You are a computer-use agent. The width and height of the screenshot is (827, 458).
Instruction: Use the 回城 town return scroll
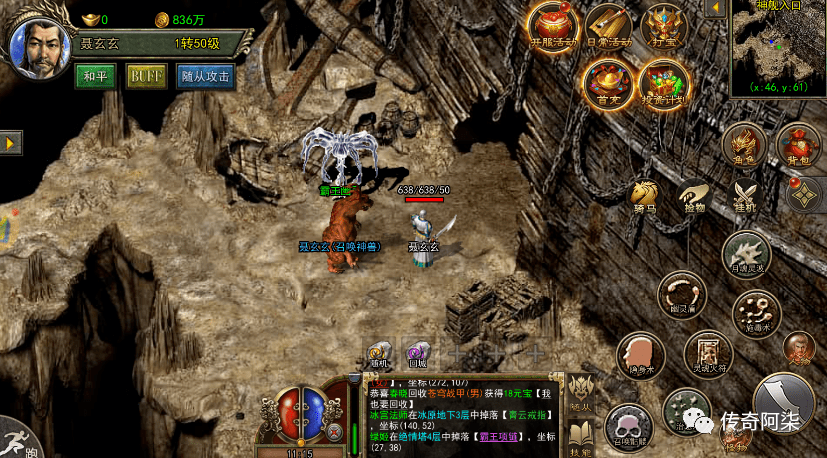pos(417,354)
